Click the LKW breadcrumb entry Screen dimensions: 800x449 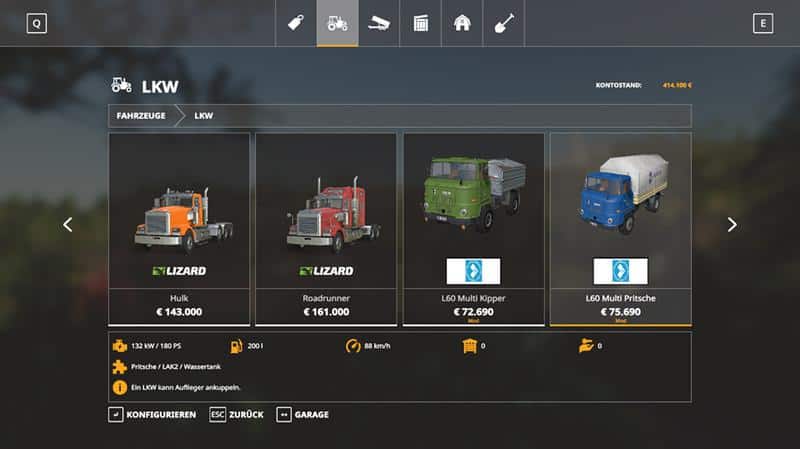click(x=204, y=116)
